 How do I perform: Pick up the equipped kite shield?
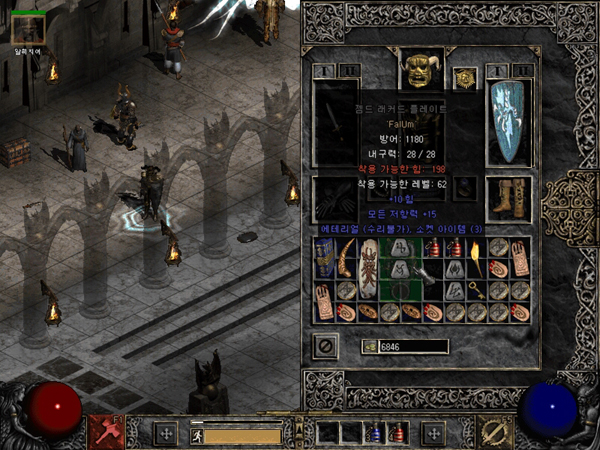(508, 122)
